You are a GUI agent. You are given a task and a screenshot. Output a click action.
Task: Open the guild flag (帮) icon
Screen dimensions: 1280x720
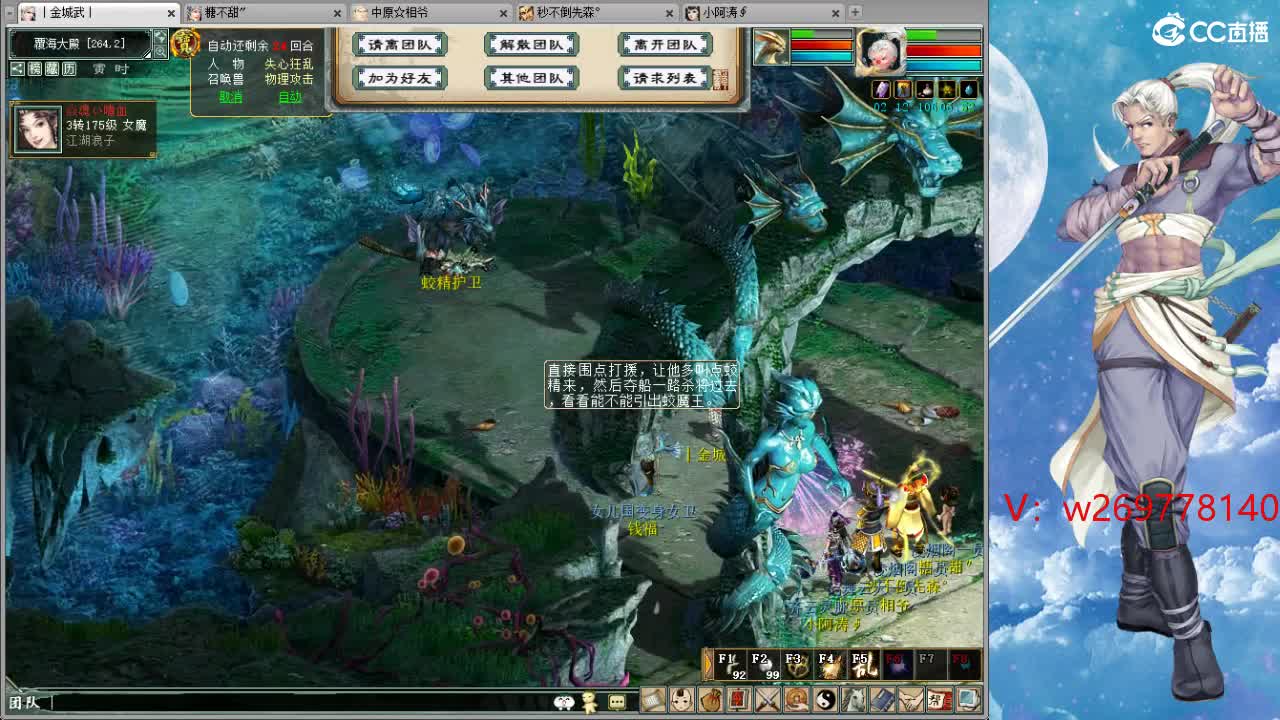[939, 701]
